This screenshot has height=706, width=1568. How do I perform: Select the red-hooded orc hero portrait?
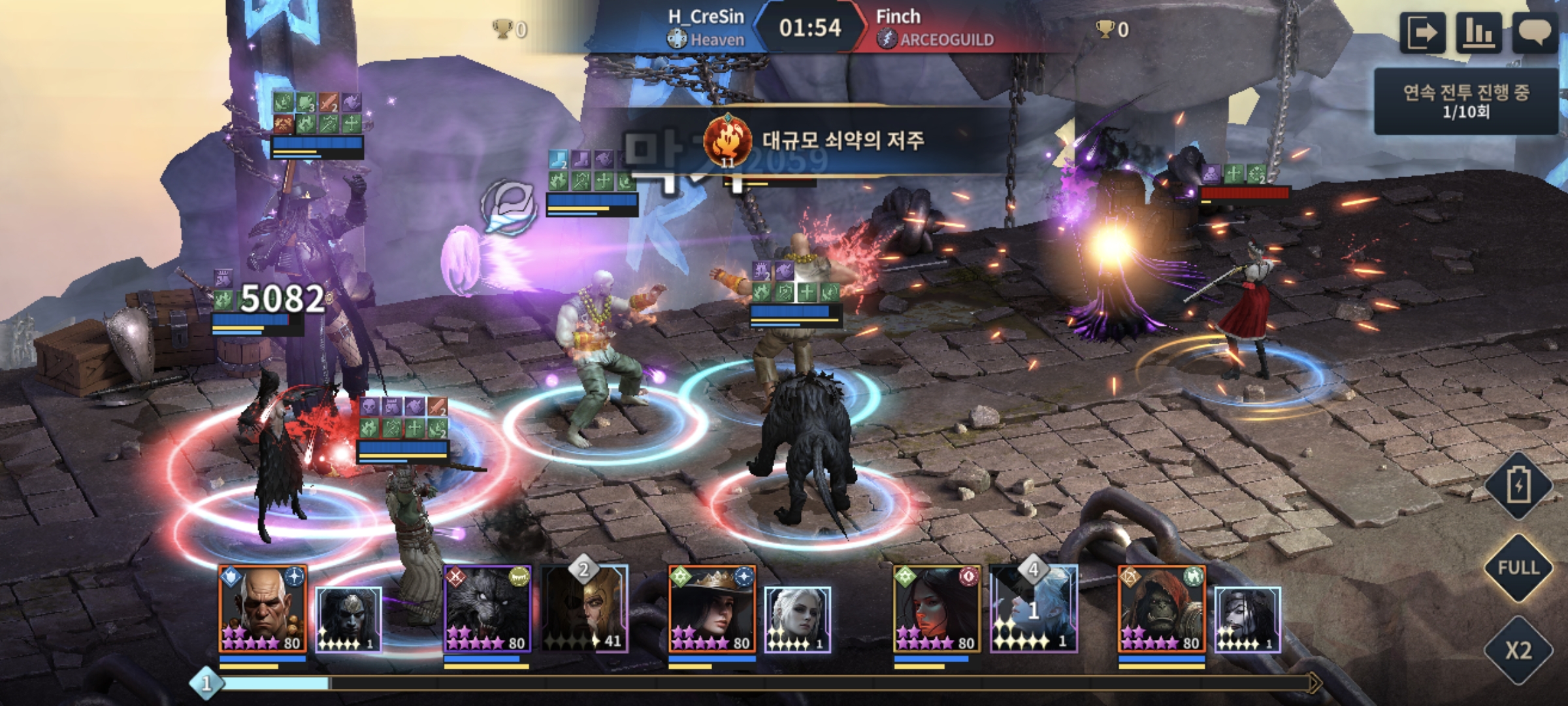coord(1162,609)
